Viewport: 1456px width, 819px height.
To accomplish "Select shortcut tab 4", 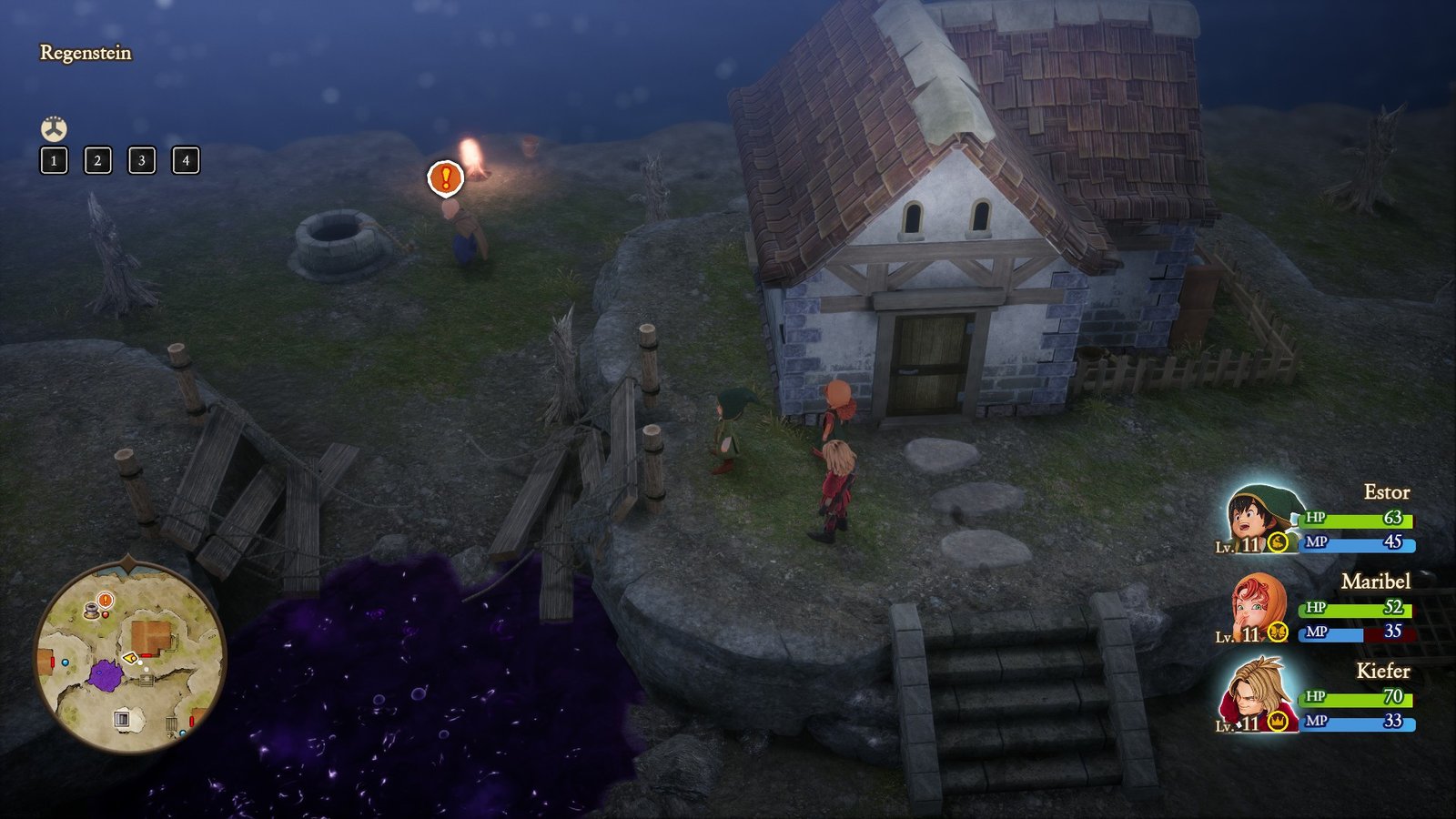I will click(x=185, y=162).
